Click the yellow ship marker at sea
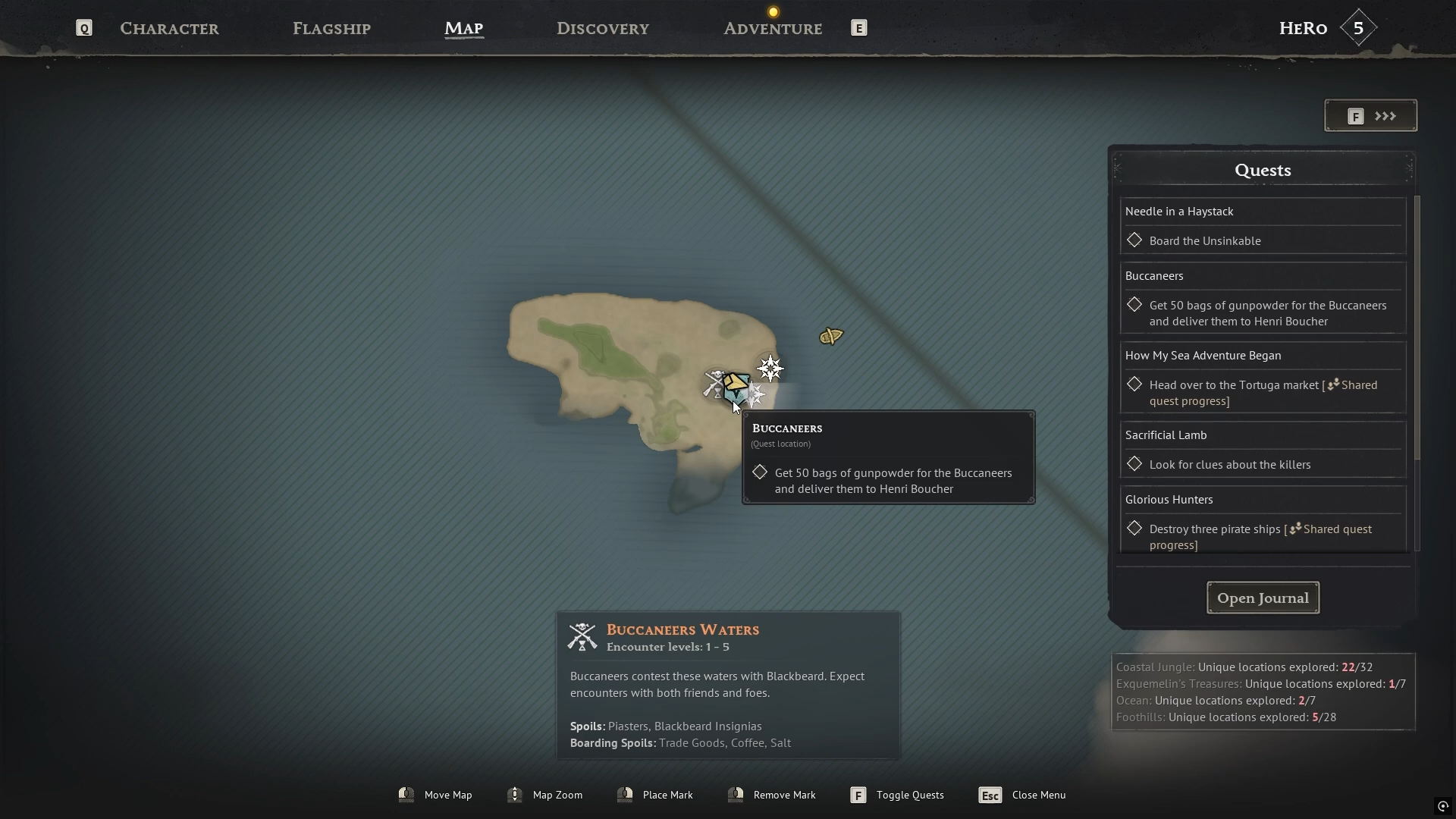 [x=831, y=336]
